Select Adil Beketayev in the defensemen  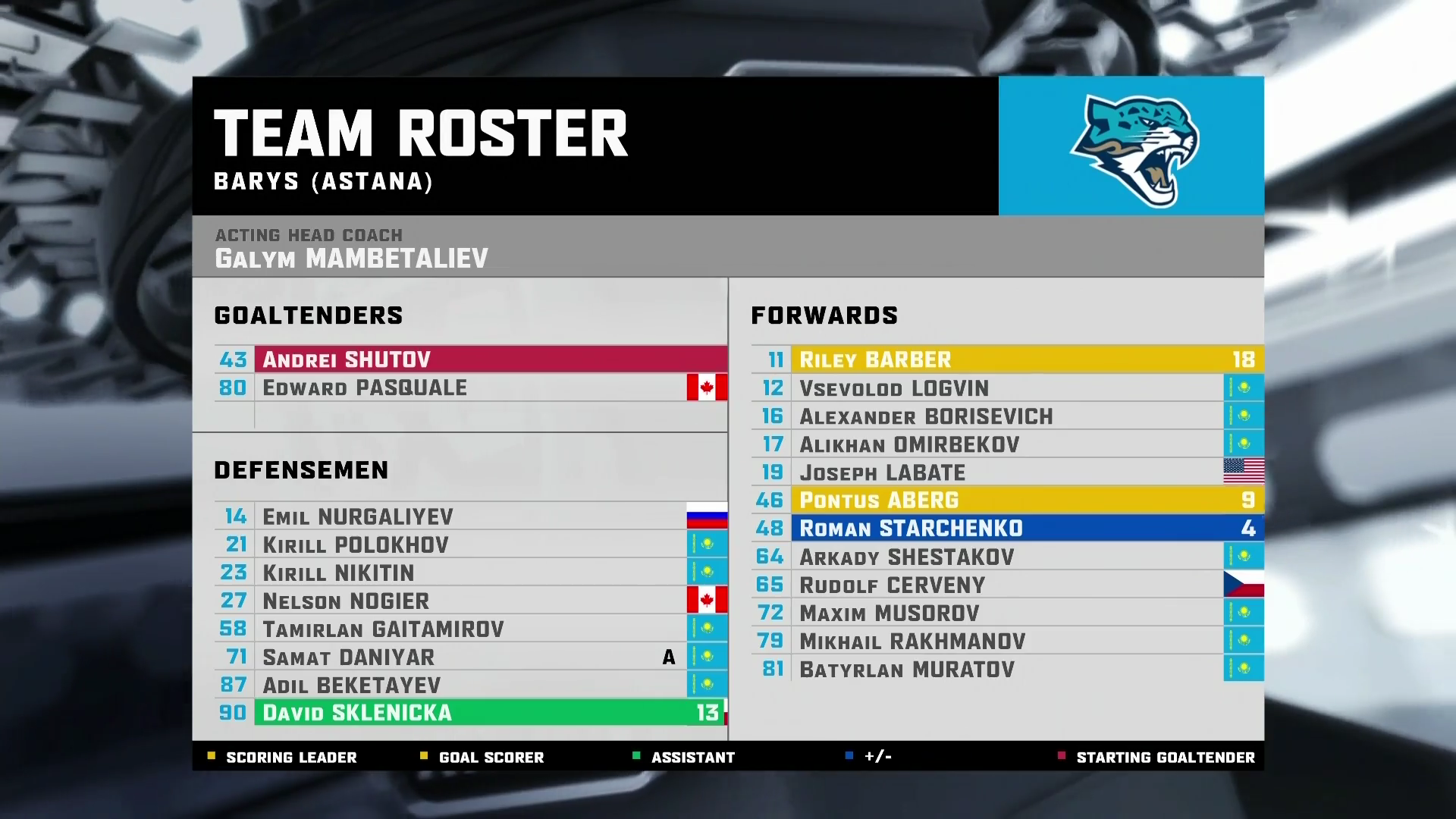coord(470,685)
